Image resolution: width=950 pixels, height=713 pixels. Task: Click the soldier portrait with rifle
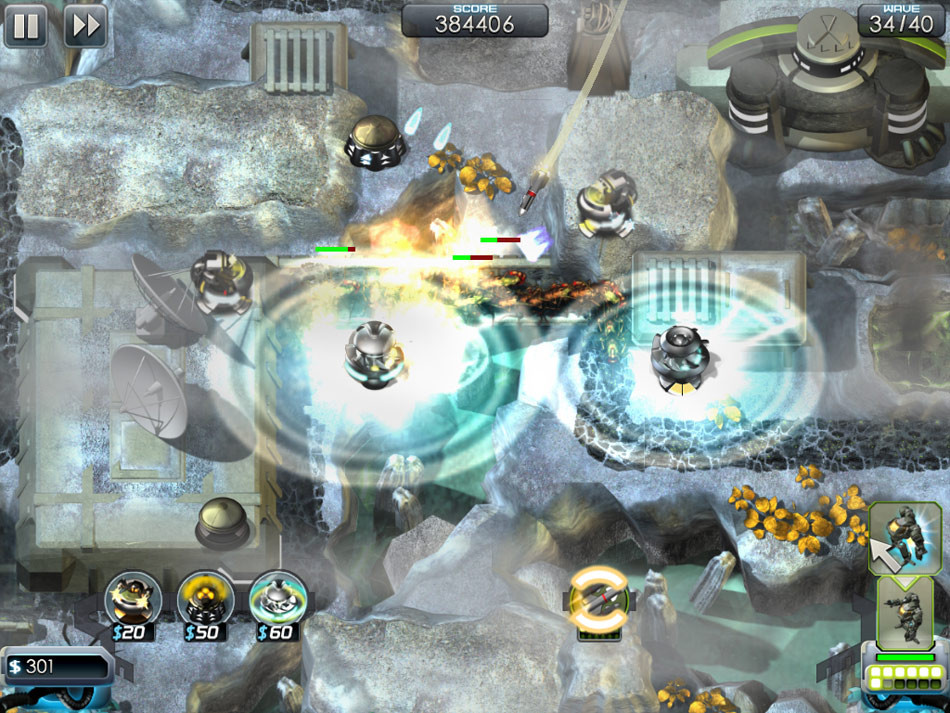[905, 610]
